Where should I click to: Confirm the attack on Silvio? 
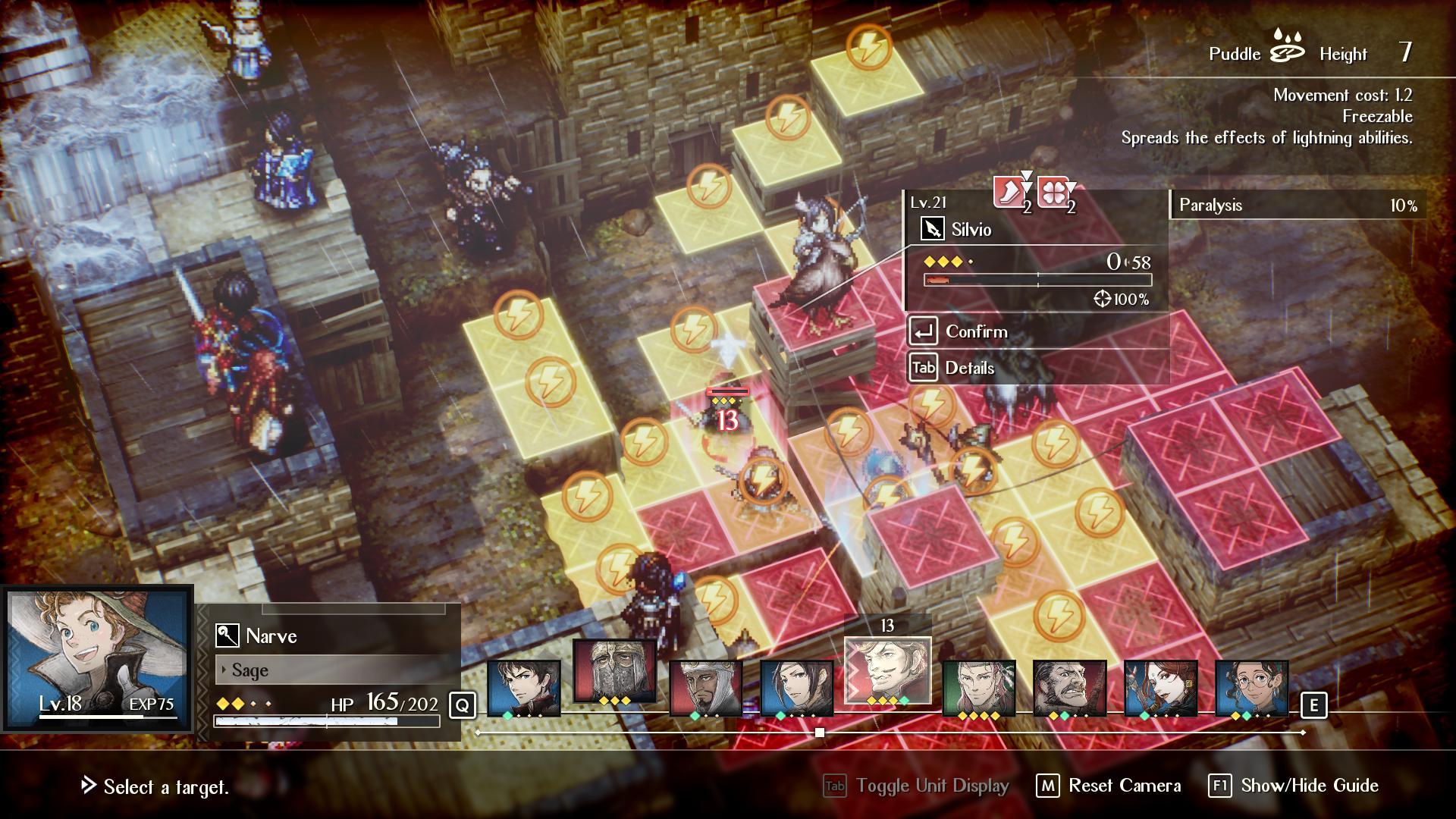click(976, 331)
